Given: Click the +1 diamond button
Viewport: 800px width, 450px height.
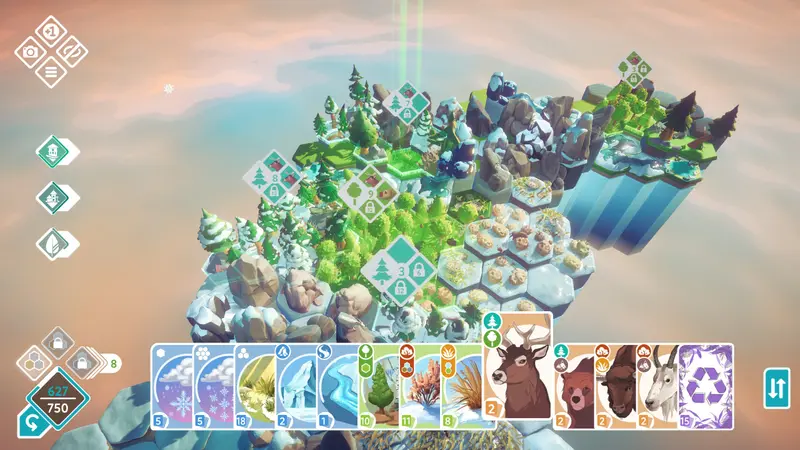Looking at the screenshot, I should 51,32.
